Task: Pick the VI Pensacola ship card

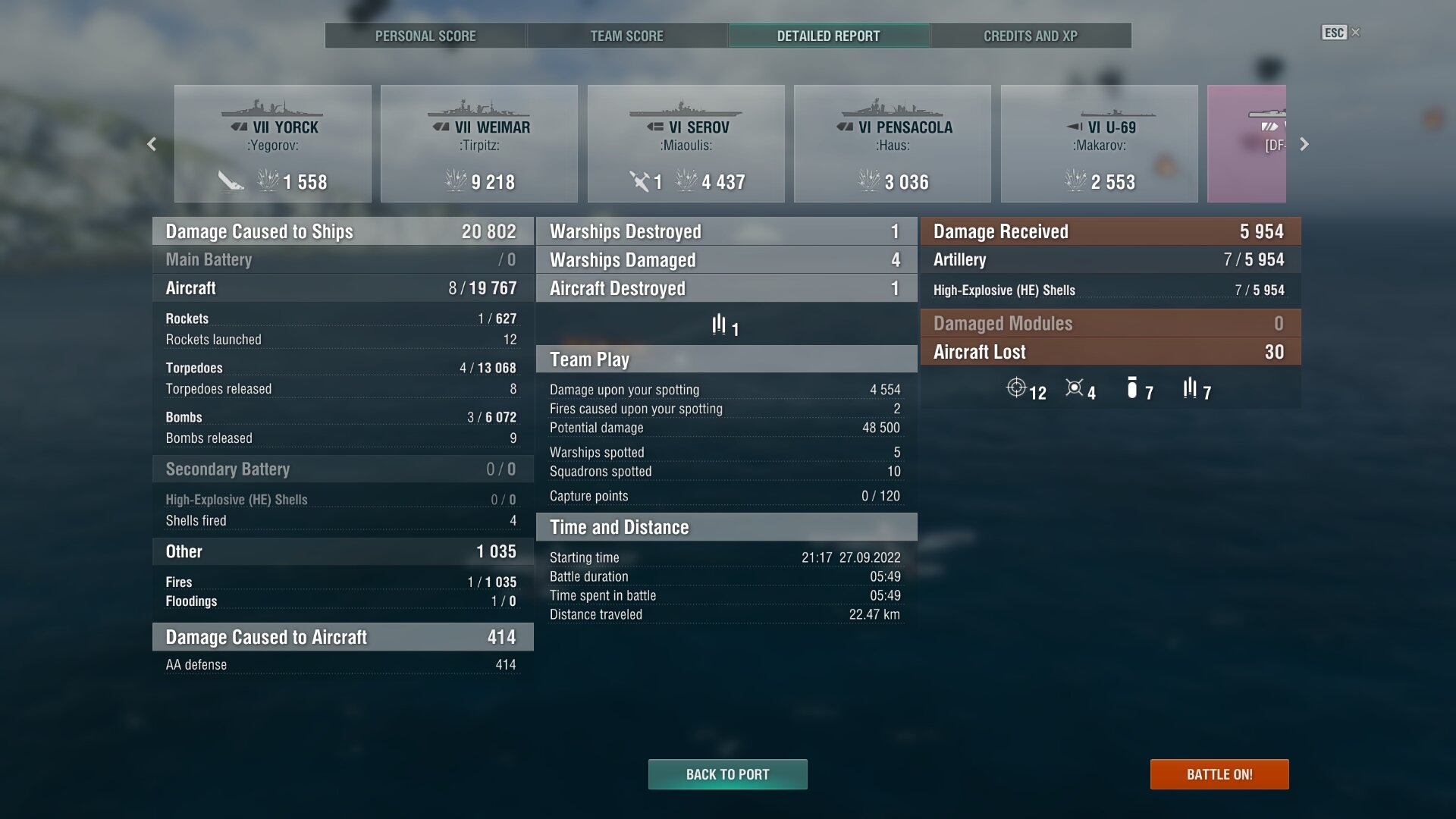Action: tap(893, 144)
